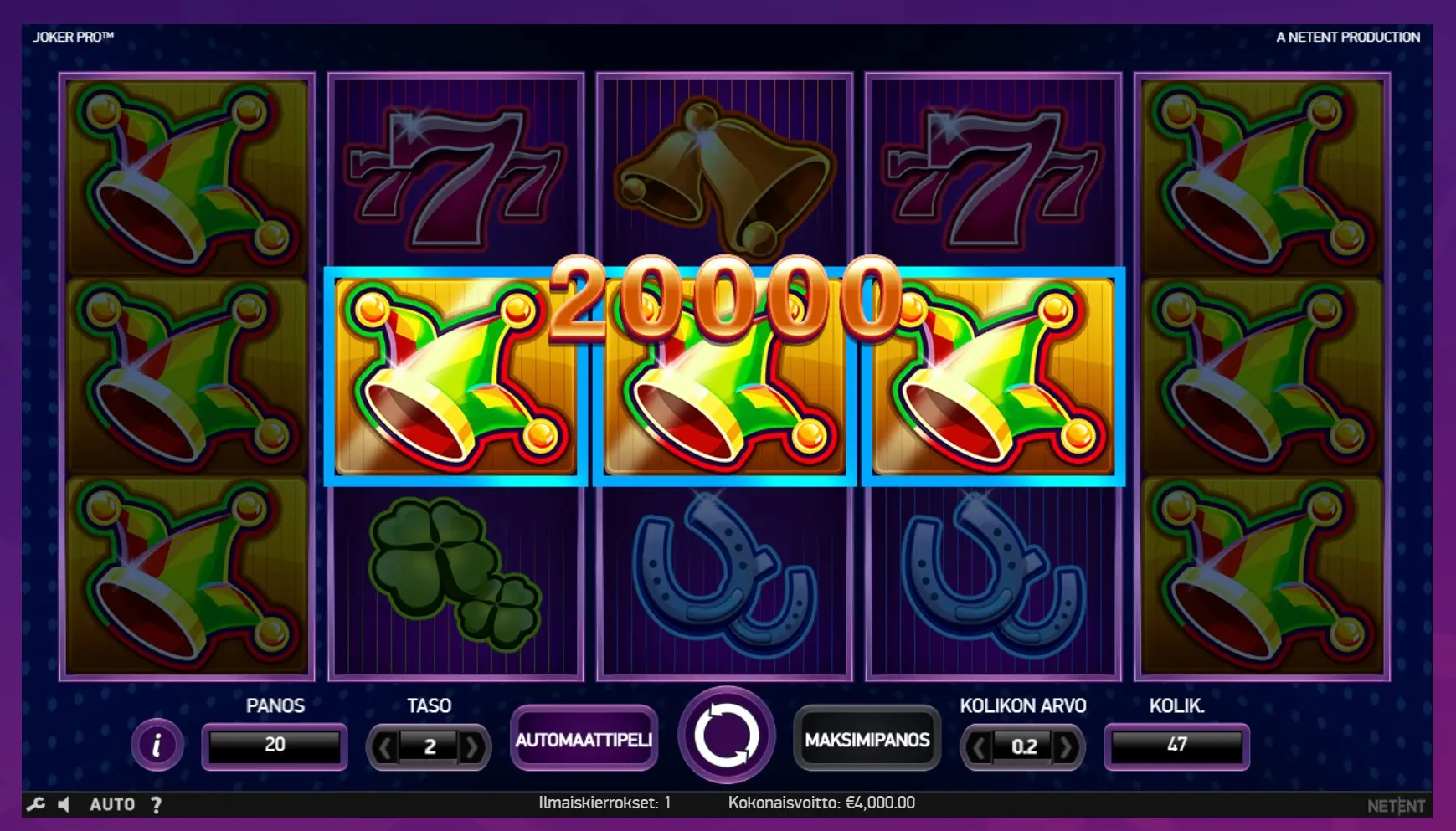This screenshot has width=1456, height=831.
Task: Open help with the question mark
Action: click(157, 804)
